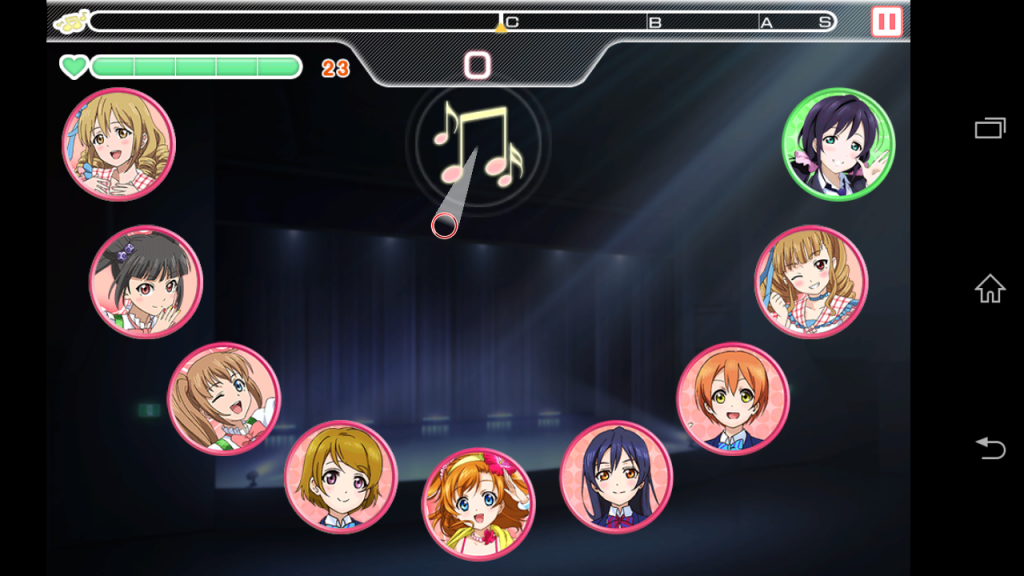This screenshot has width=1024, height=576.
Task: Tap the orange-haired blue-eyed girl with pink bow
Action: (x=478, y=503)
